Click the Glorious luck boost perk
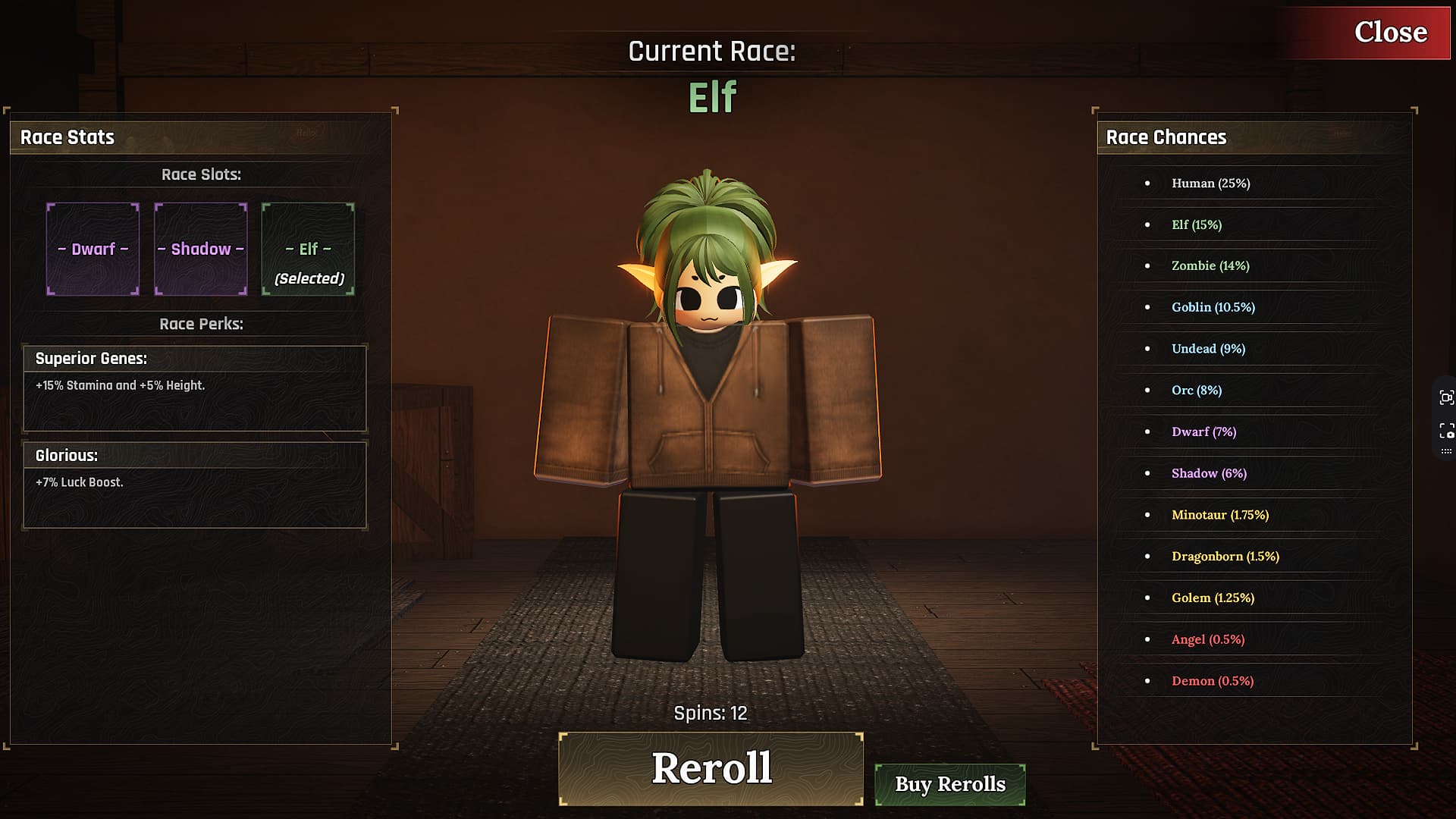This screenshot has width=1456, height=819. coord(195,483)
